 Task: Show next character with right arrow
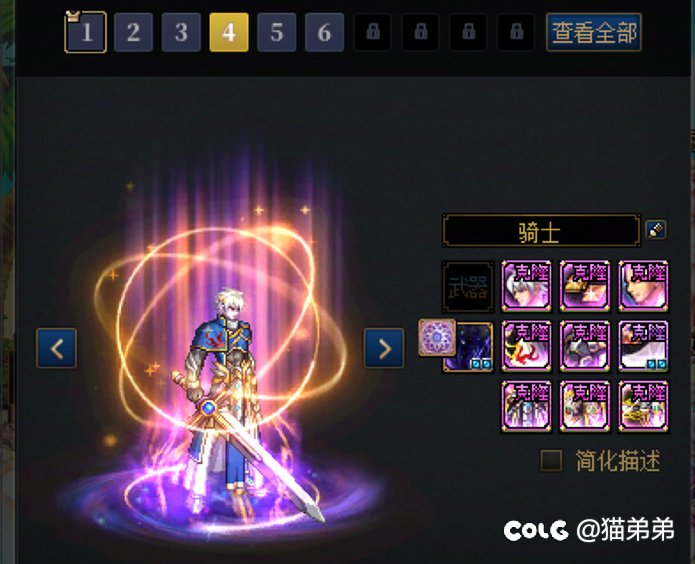[384, 348]
